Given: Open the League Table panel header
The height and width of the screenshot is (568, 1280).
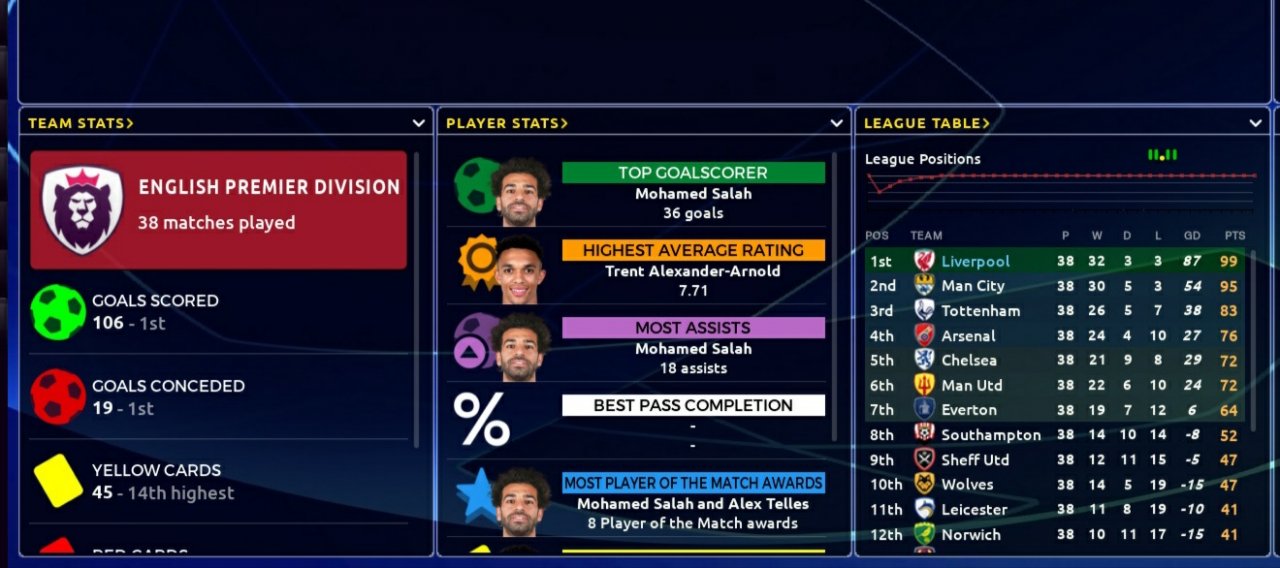Looking at the screenshot, I should [x=926, y=123].
